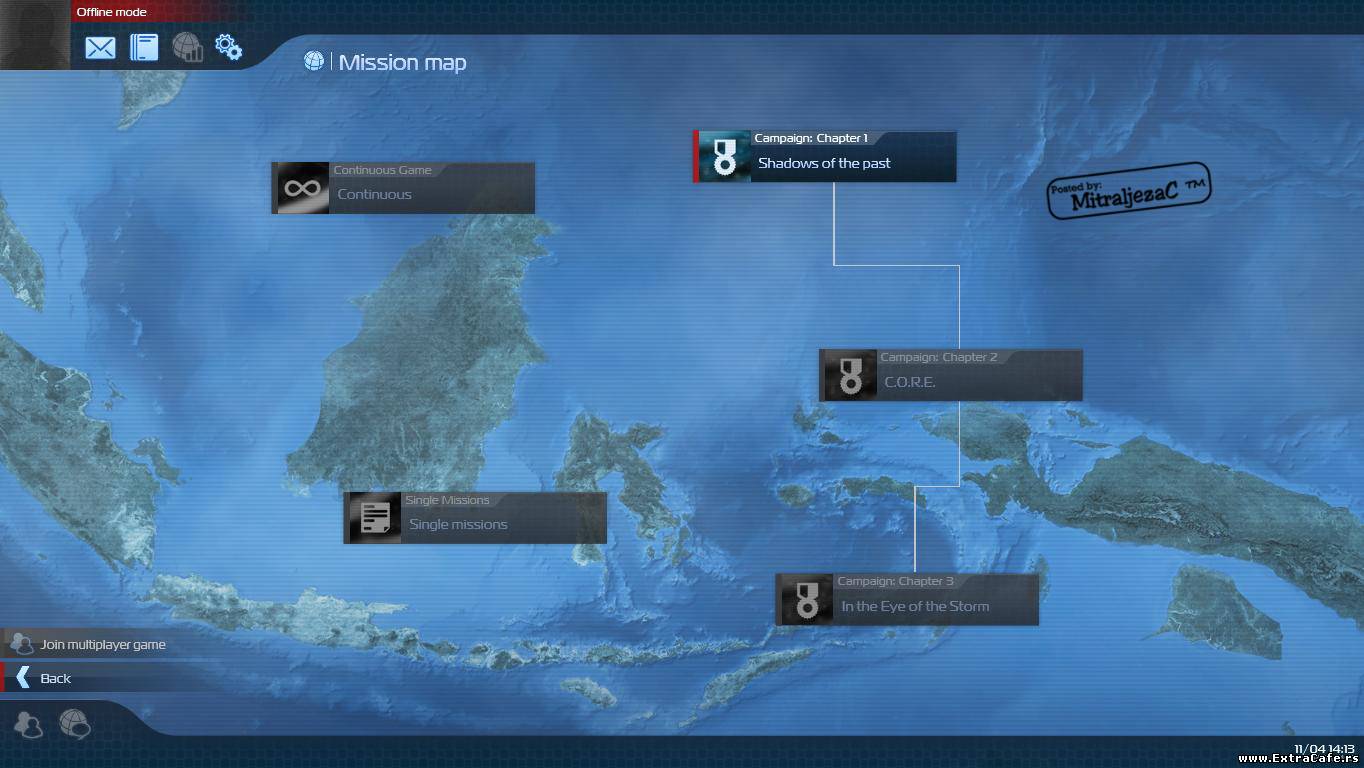
Task: Select Campaign Chapter 1 Shadows of the past
Action: coord(825,157)
